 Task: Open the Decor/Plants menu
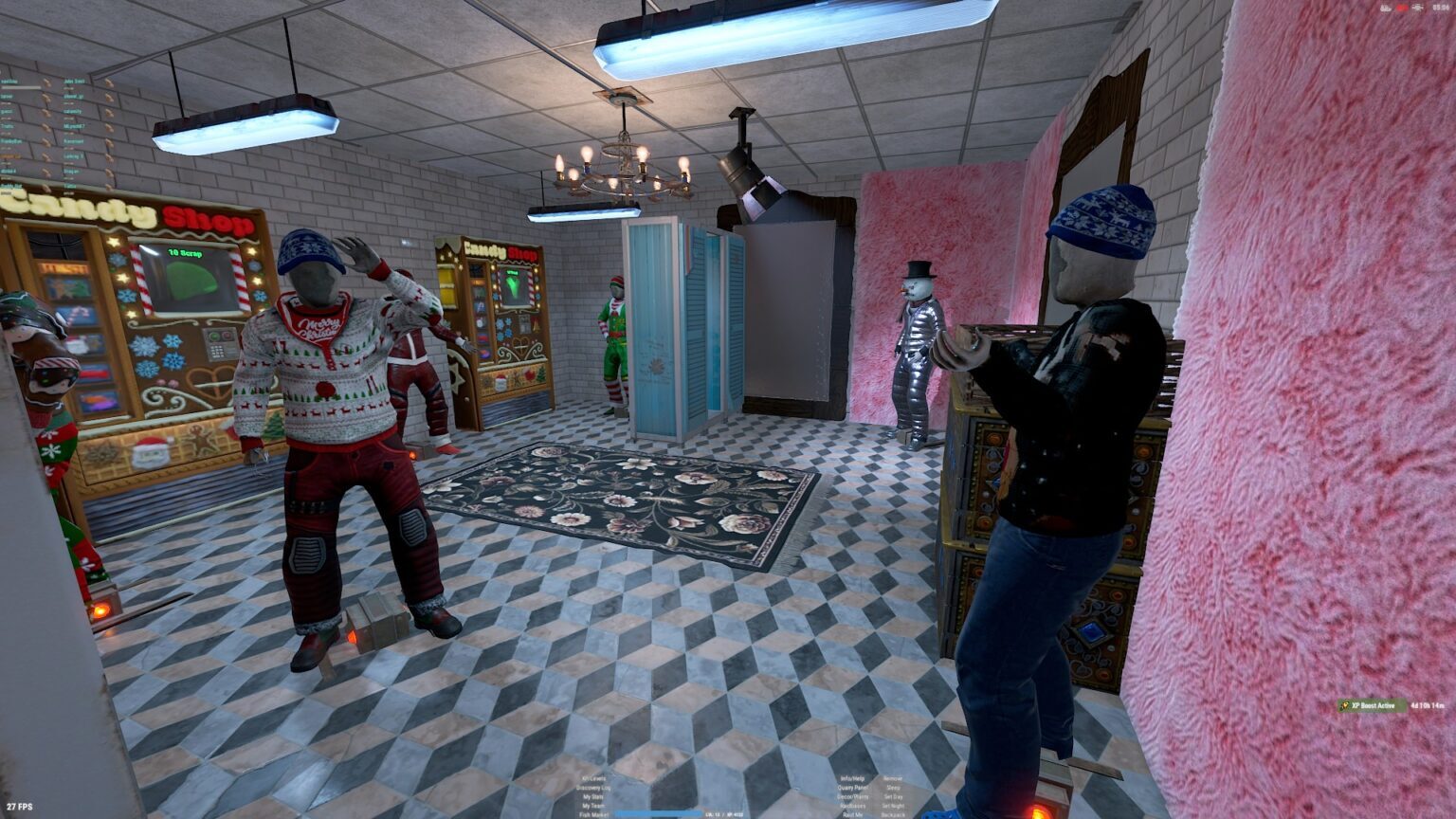click(852, 797)
